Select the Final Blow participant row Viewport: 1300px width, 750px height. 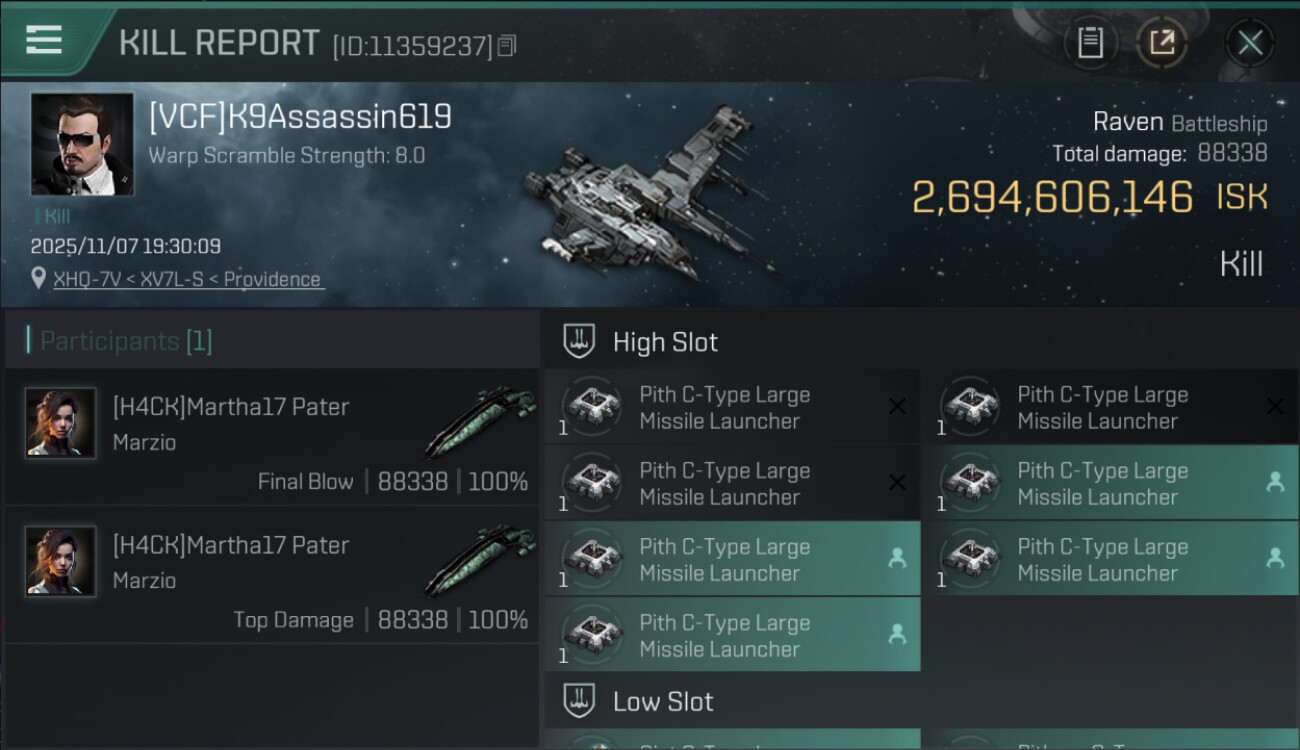pos(272,437)
